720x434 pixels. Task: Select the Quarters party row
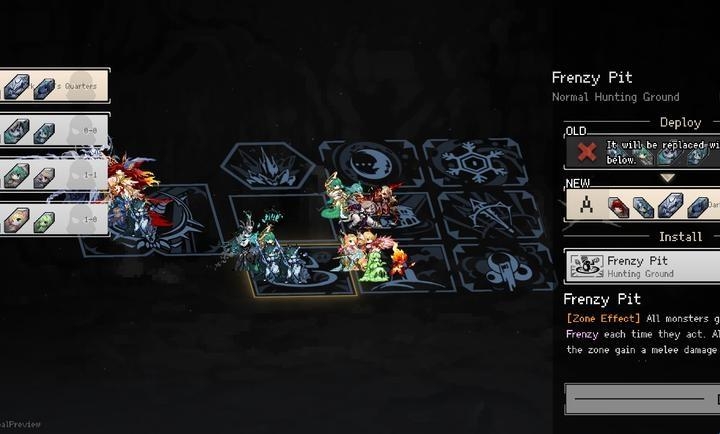54,86
